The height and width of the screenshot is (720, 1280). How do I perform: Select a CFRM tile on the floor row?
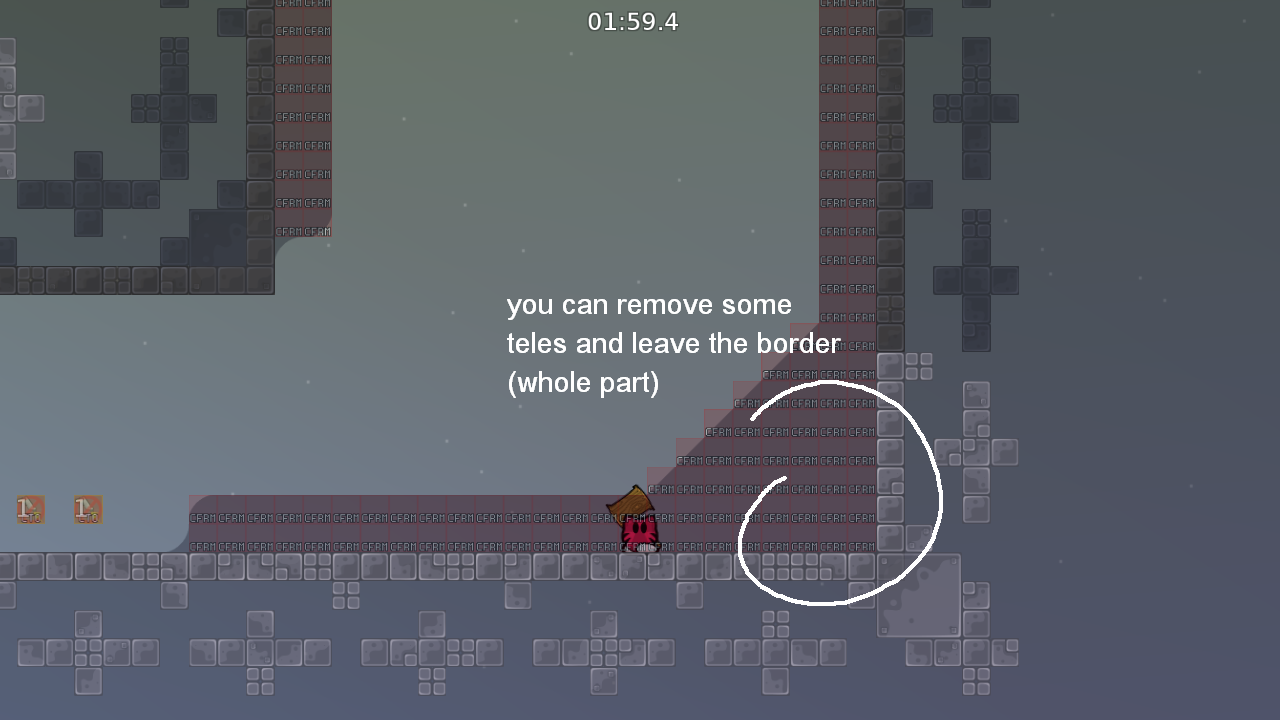point(400,519)
